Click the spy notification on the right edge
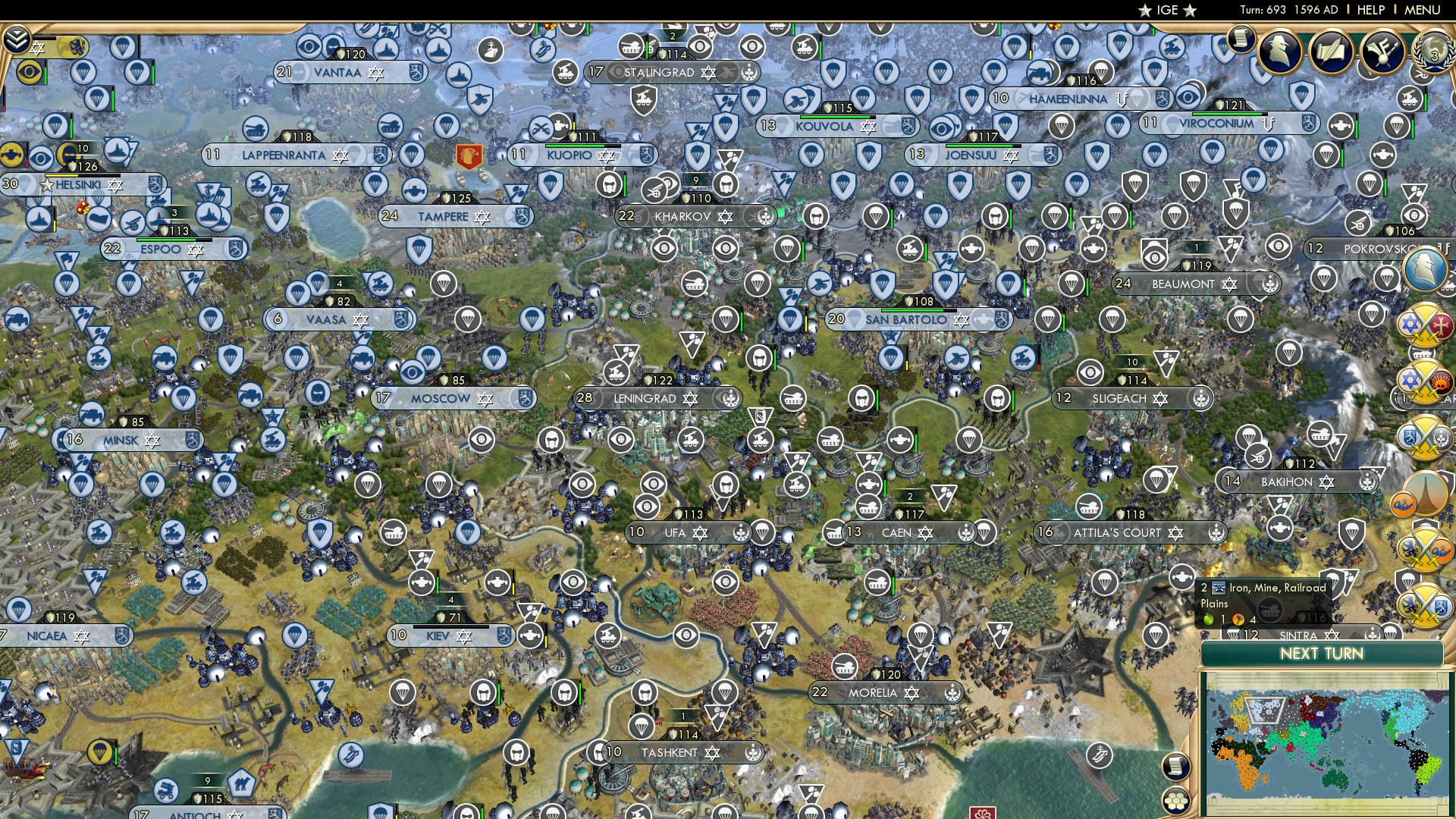Viewport: 1456px width, 819px height. click(1423, 268)
